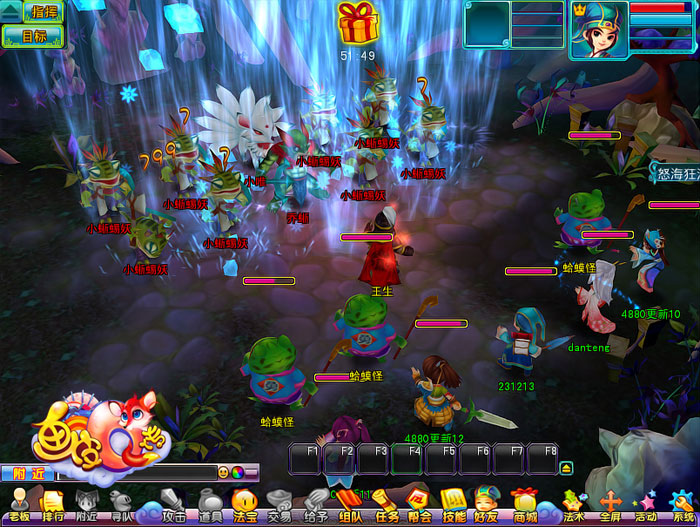The height and width of the screenshot is (527, 700).
Task: Open the 道具 (Items) bag
Action: click(210, 504)
